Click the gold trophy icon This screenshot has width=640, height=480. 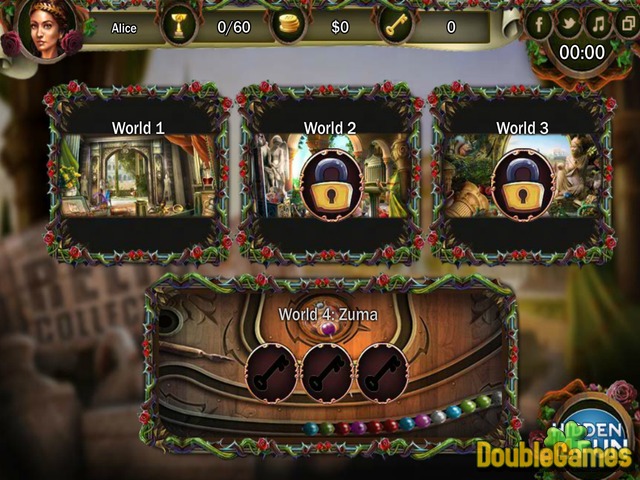point(180,27)
